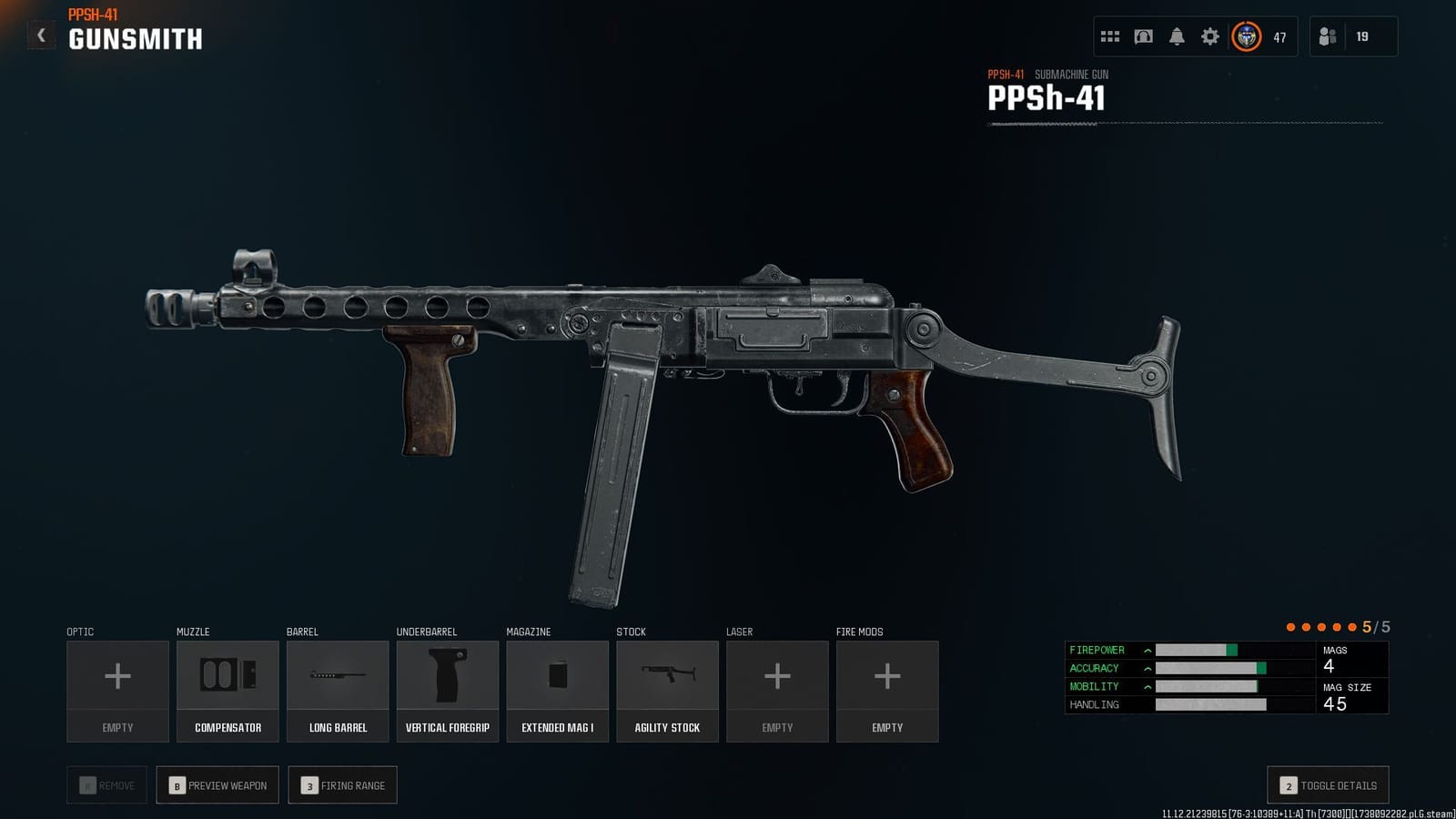The height and width of the screenshot is (819, 1456).
Task: Click the notifications bell icon
Action: tap(1177, 35)
